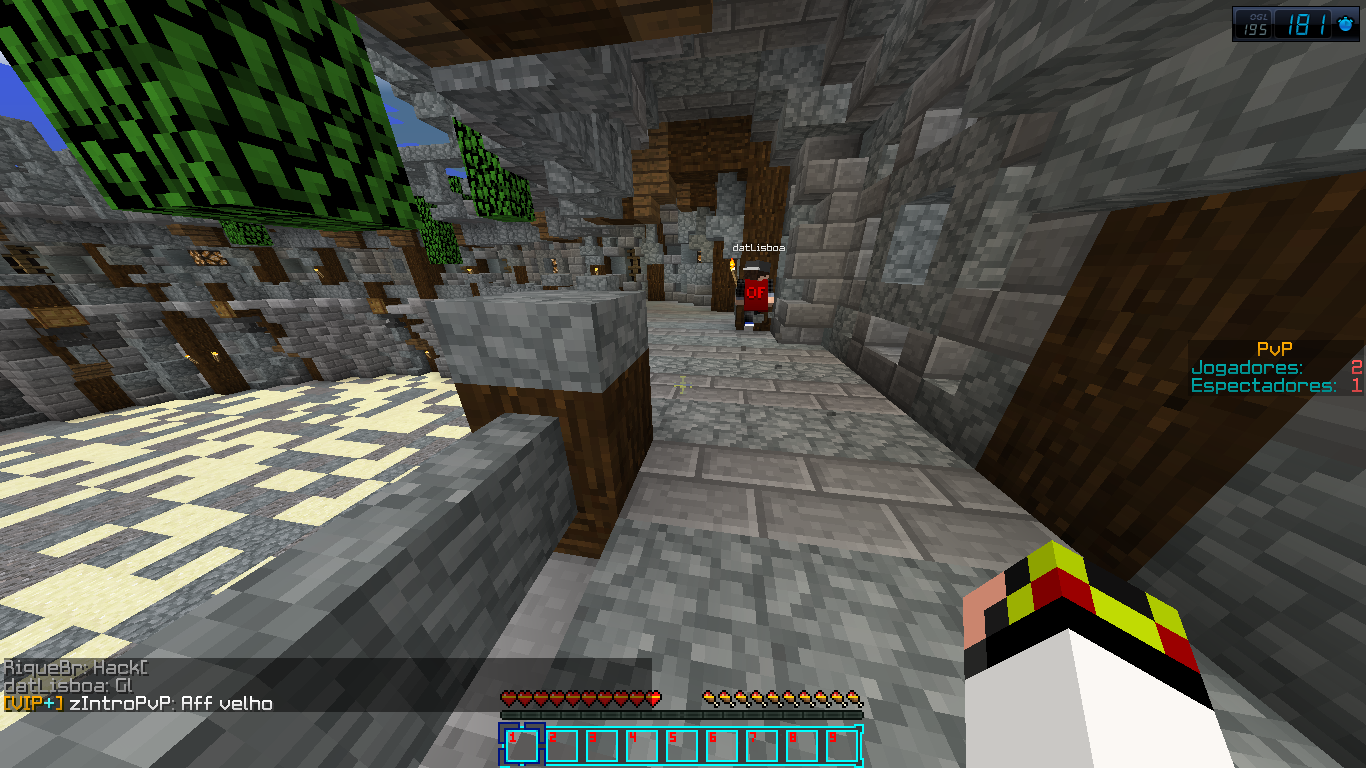The image size is (1366, 768).
Task: Choose the hotbar slot labeled 3
Action: (602, 746)
